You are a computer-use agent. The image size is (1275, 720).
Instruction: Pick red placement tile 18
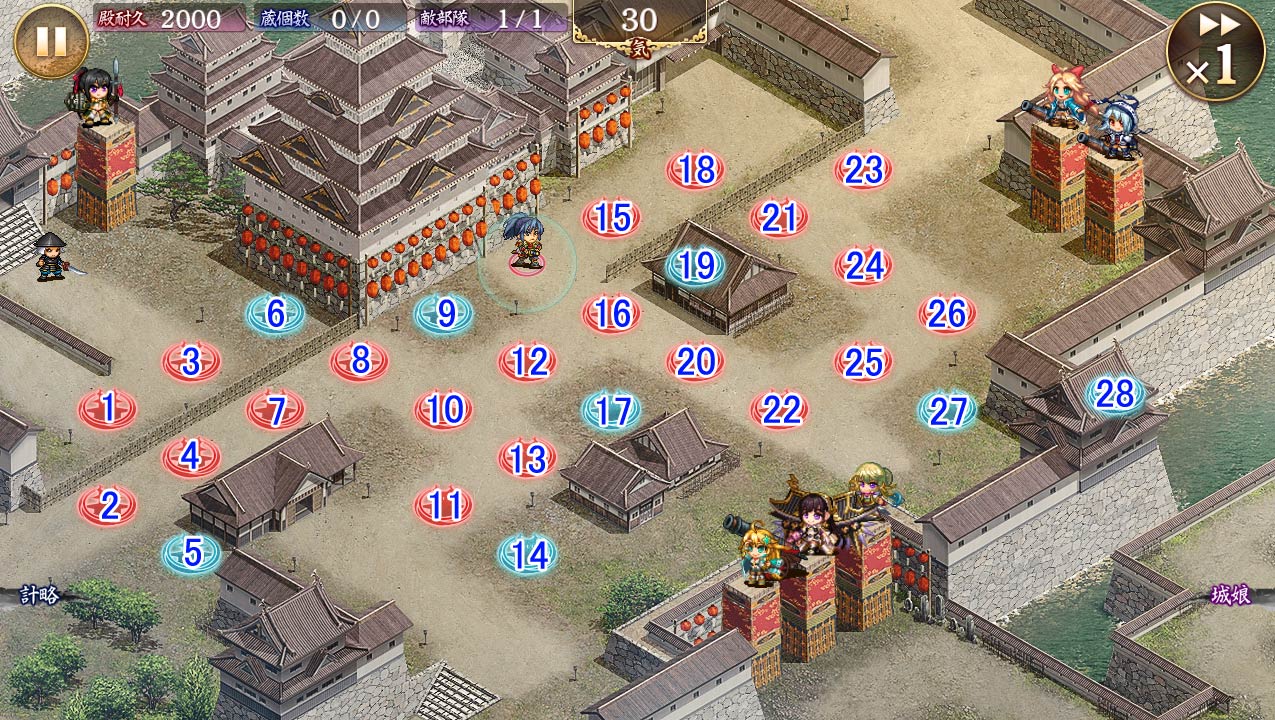[x=695, y=170]
